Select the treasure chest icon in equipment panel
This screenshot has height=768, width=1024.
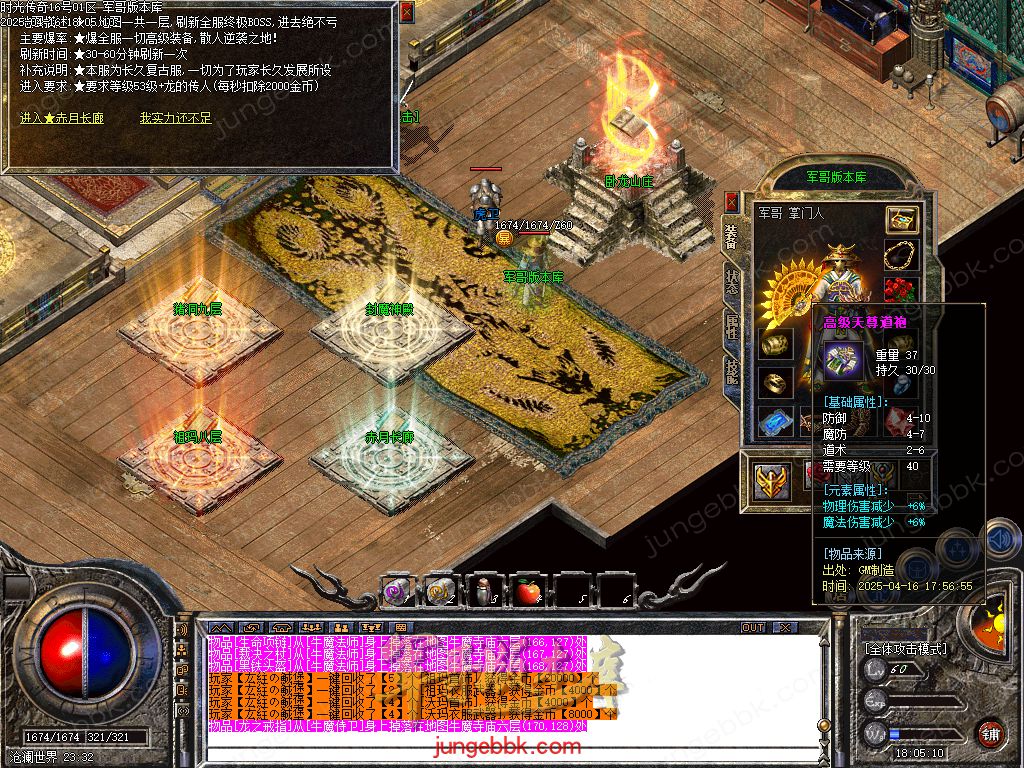pyautogui.click(x=901, y=220)
